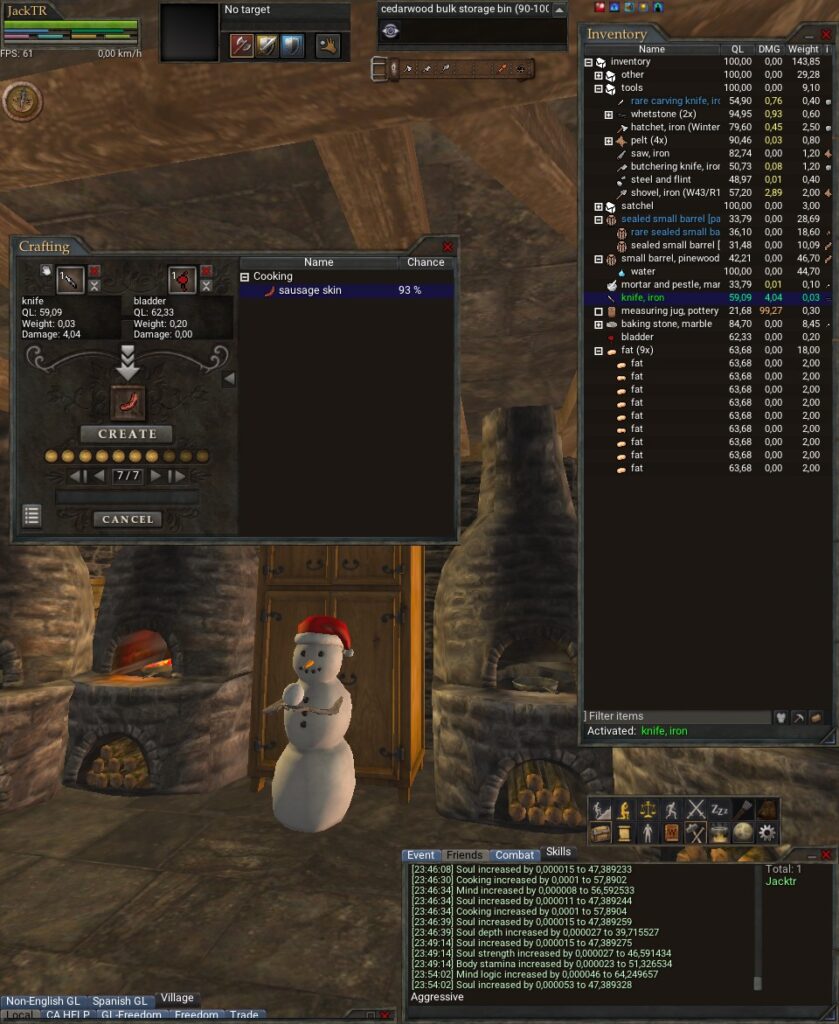
Task: Collapse the Cooking recipe category
Action: click(244, 276)
